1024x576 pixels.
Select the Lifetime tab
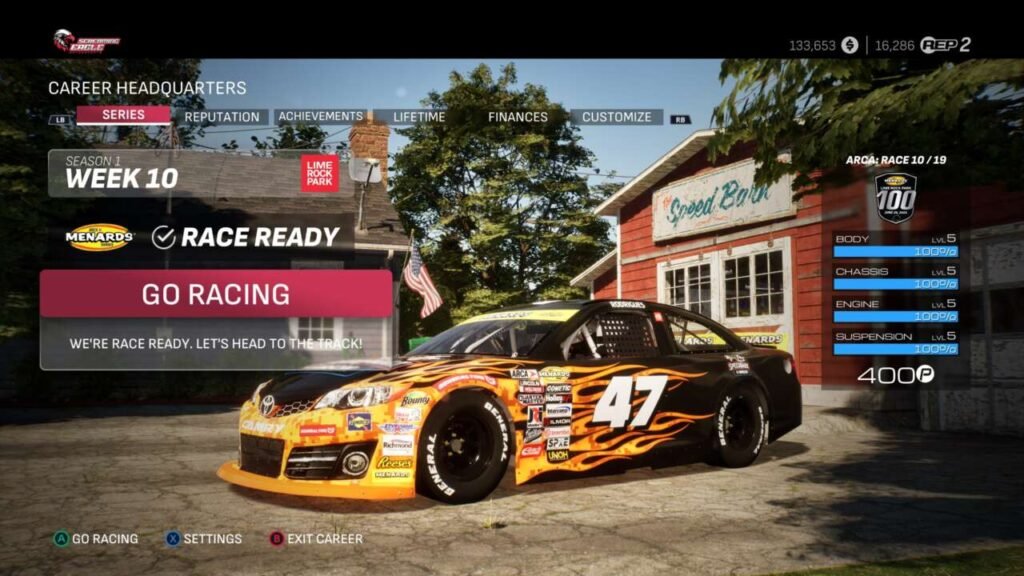click(x=419, y=117)
